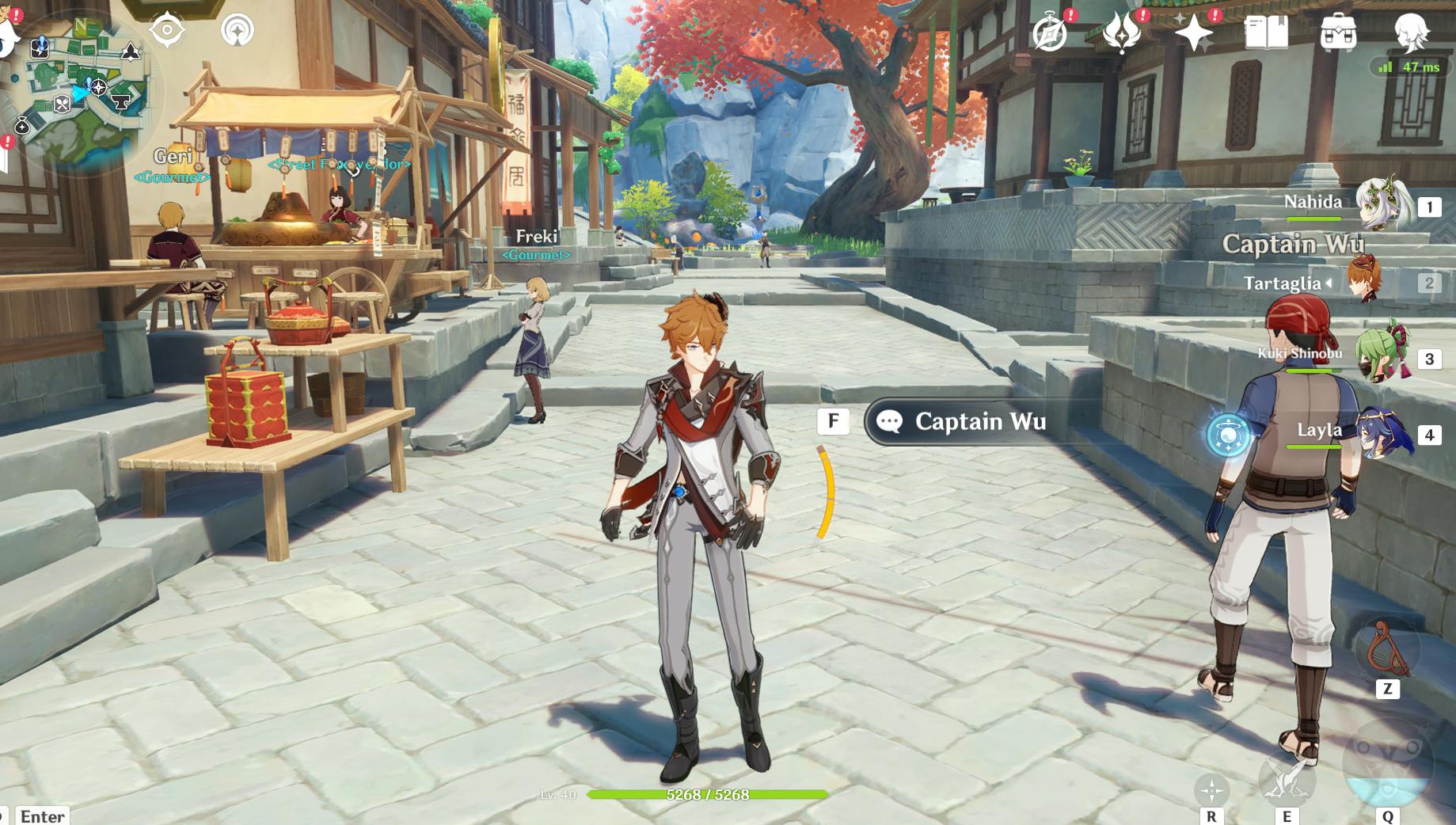
Task: Use the harp gadget icon
Action: [x=1386, y=649]
